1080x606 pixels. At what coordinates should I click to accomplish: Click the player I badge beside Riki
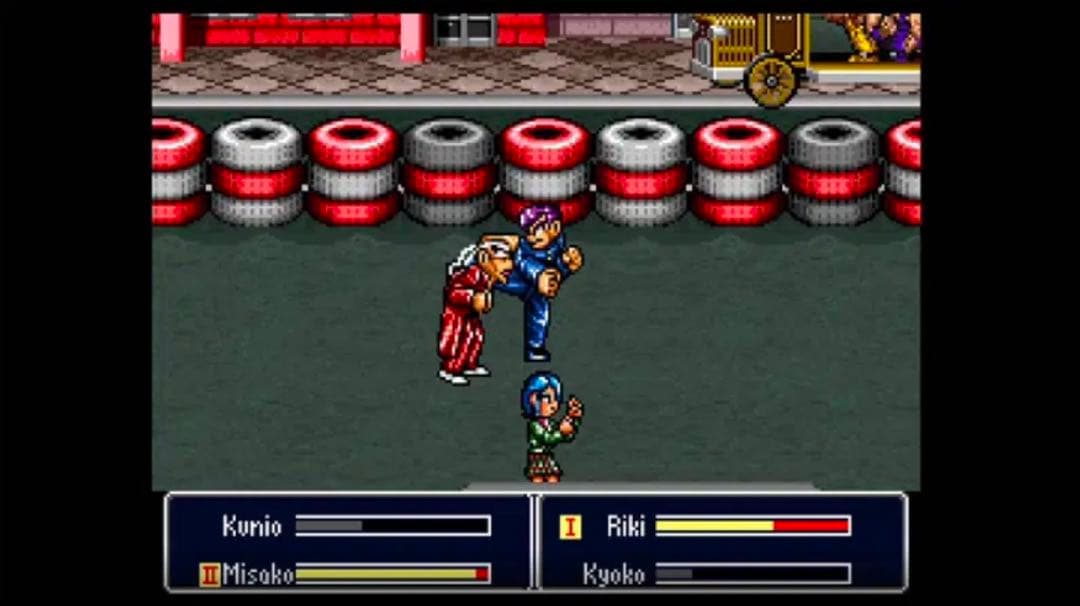pyautogui.click(x=569, y=527)
